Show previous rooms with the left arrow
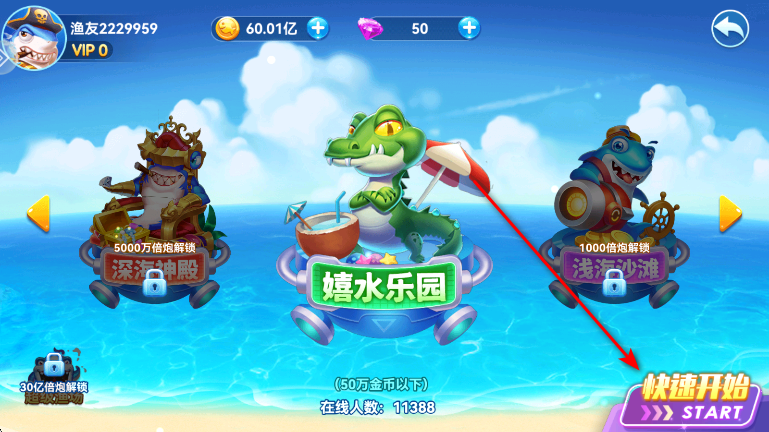This screenshot has height=432, width=769. pos(38,211)
